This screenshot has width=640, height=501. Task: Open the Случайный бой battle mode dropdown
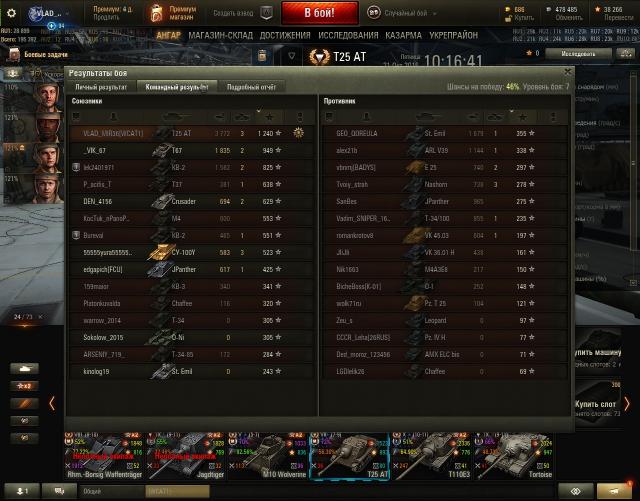[400, 13]
